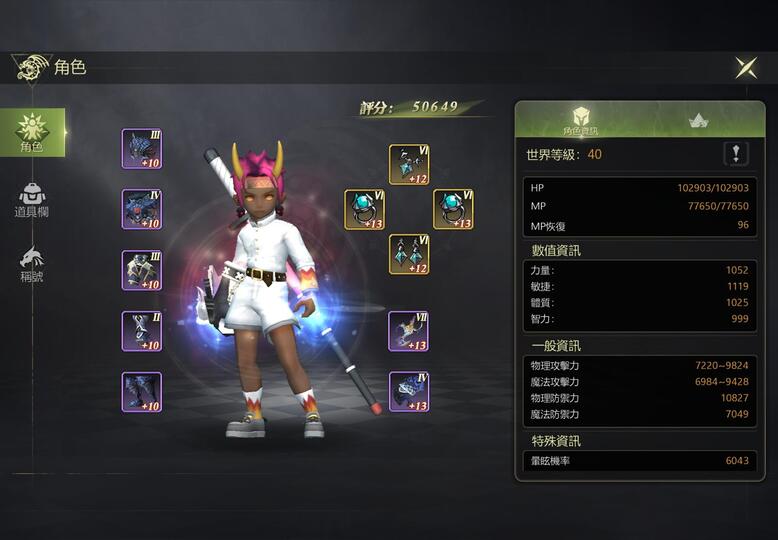Select the tier III helmet slot +10
778x540 pixels.
(x=142, y=149)
